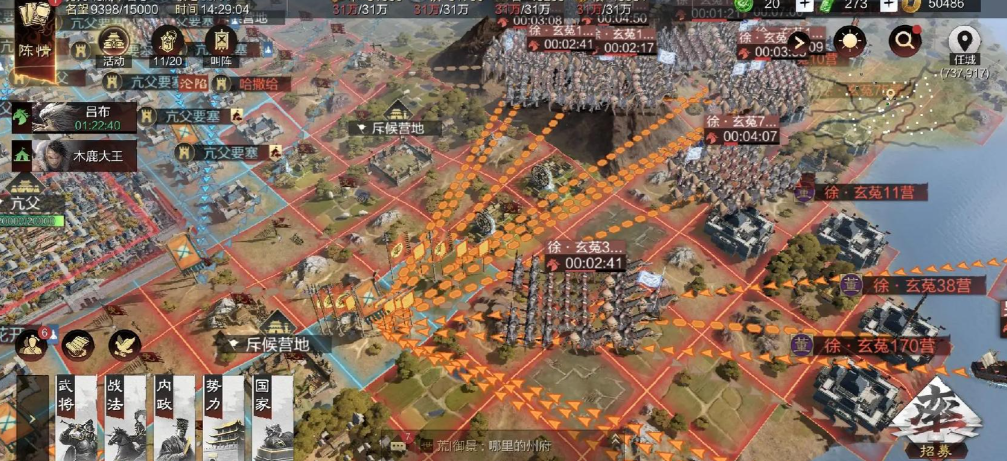Toggle the sun day-night icon
1007x461 pixels.
851,41
